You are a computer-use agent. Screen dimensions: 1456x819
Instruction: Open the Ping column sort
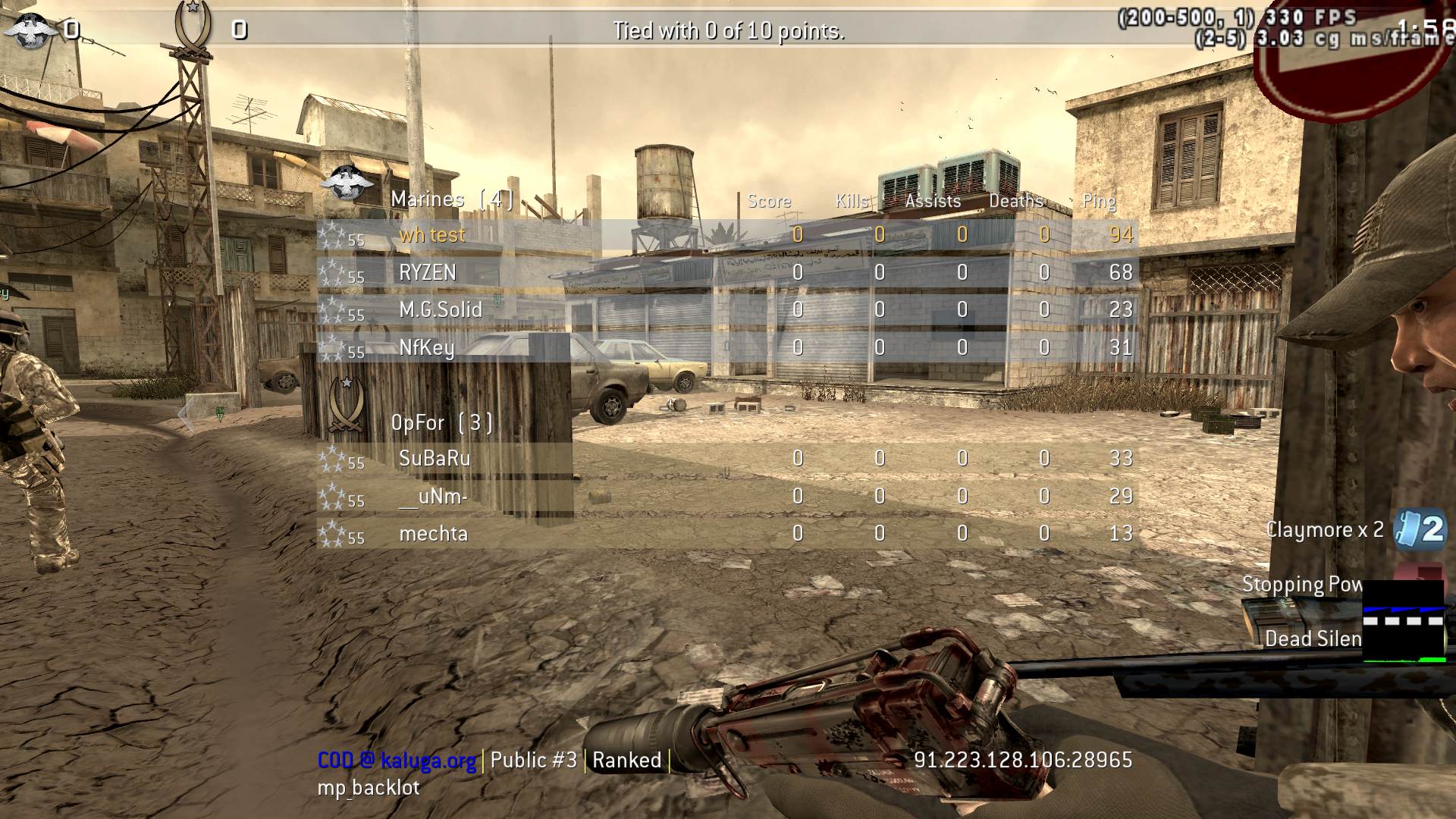pyautogui.click(x=1099, y=202)
